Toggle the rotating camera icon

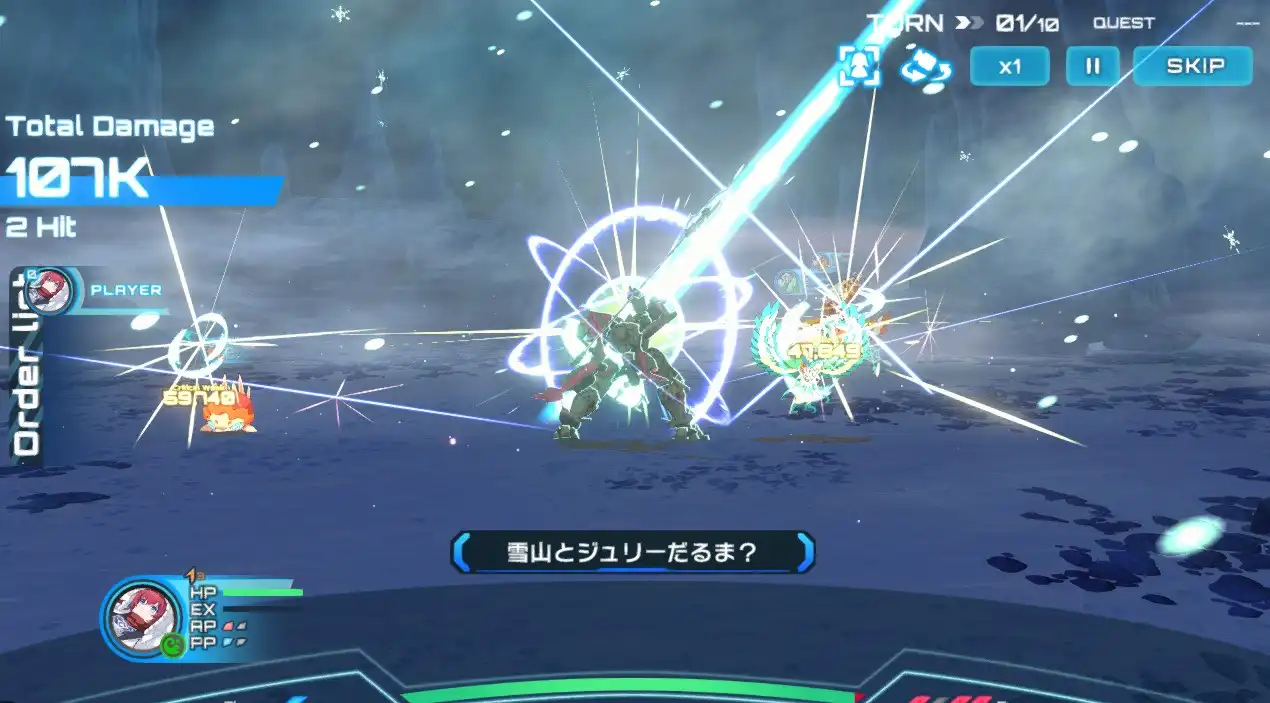point(925,67)
